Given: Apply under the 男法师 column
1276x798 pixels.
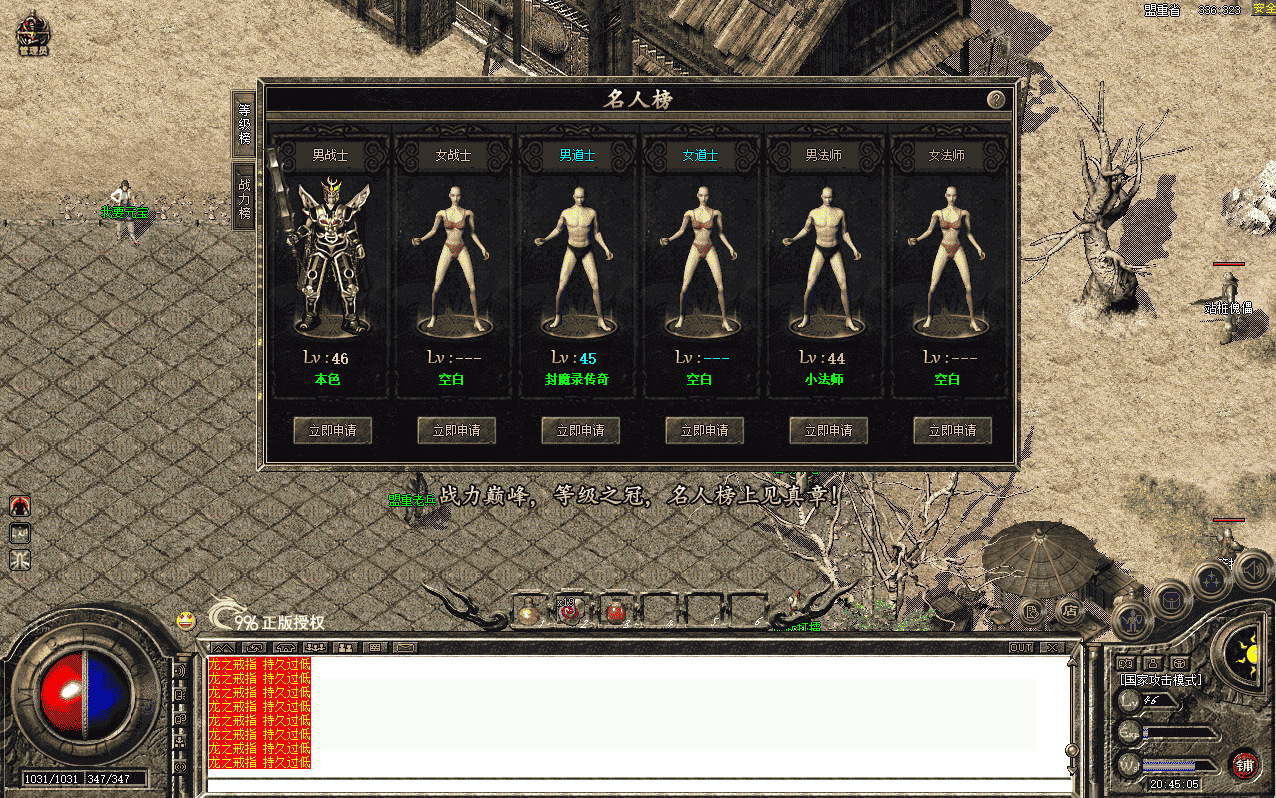Looking at the screenshot, I should tap(828, 430).
